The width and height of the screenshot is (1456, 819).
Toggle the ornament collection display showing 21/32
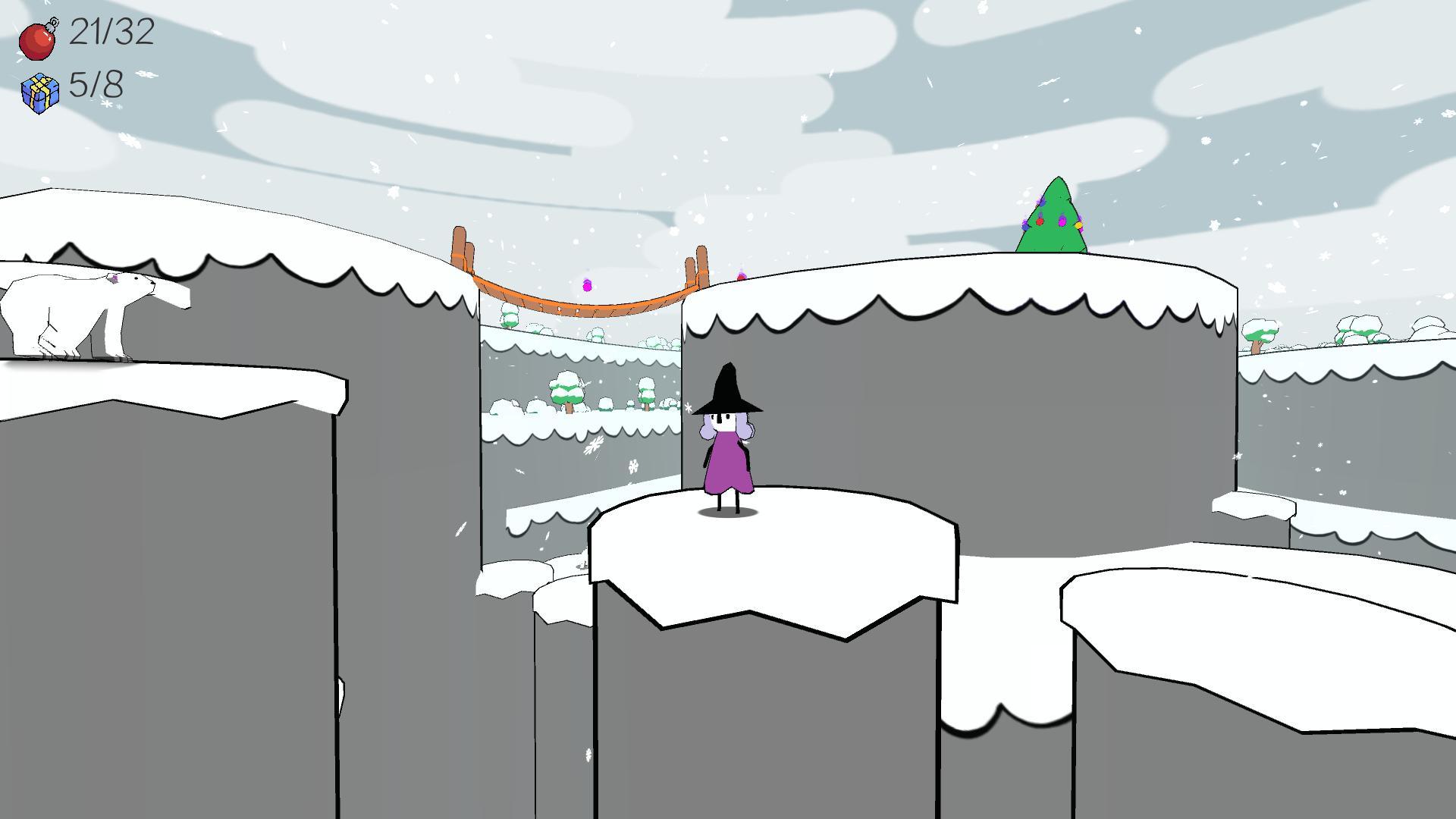110,34
